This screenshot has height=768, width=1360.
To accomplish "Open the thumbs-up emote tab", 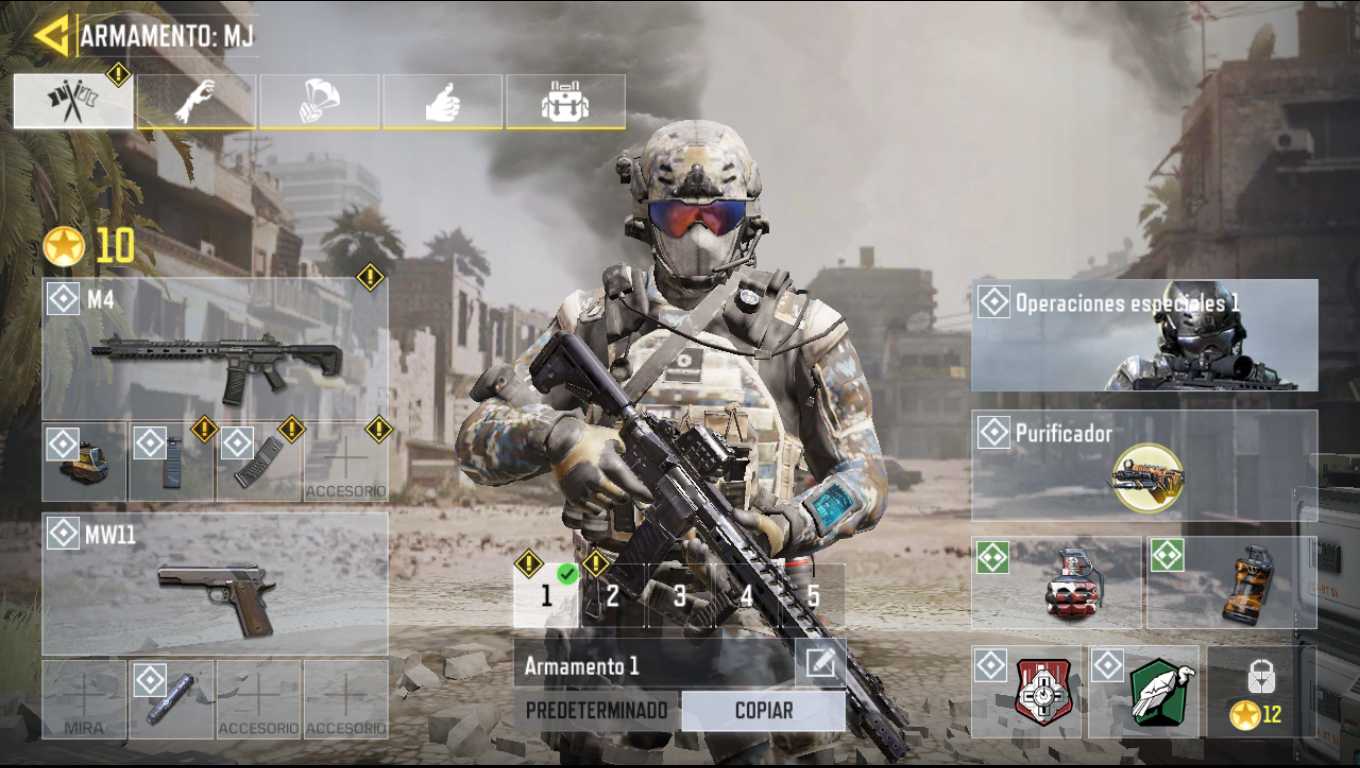I will coord(442,102).
